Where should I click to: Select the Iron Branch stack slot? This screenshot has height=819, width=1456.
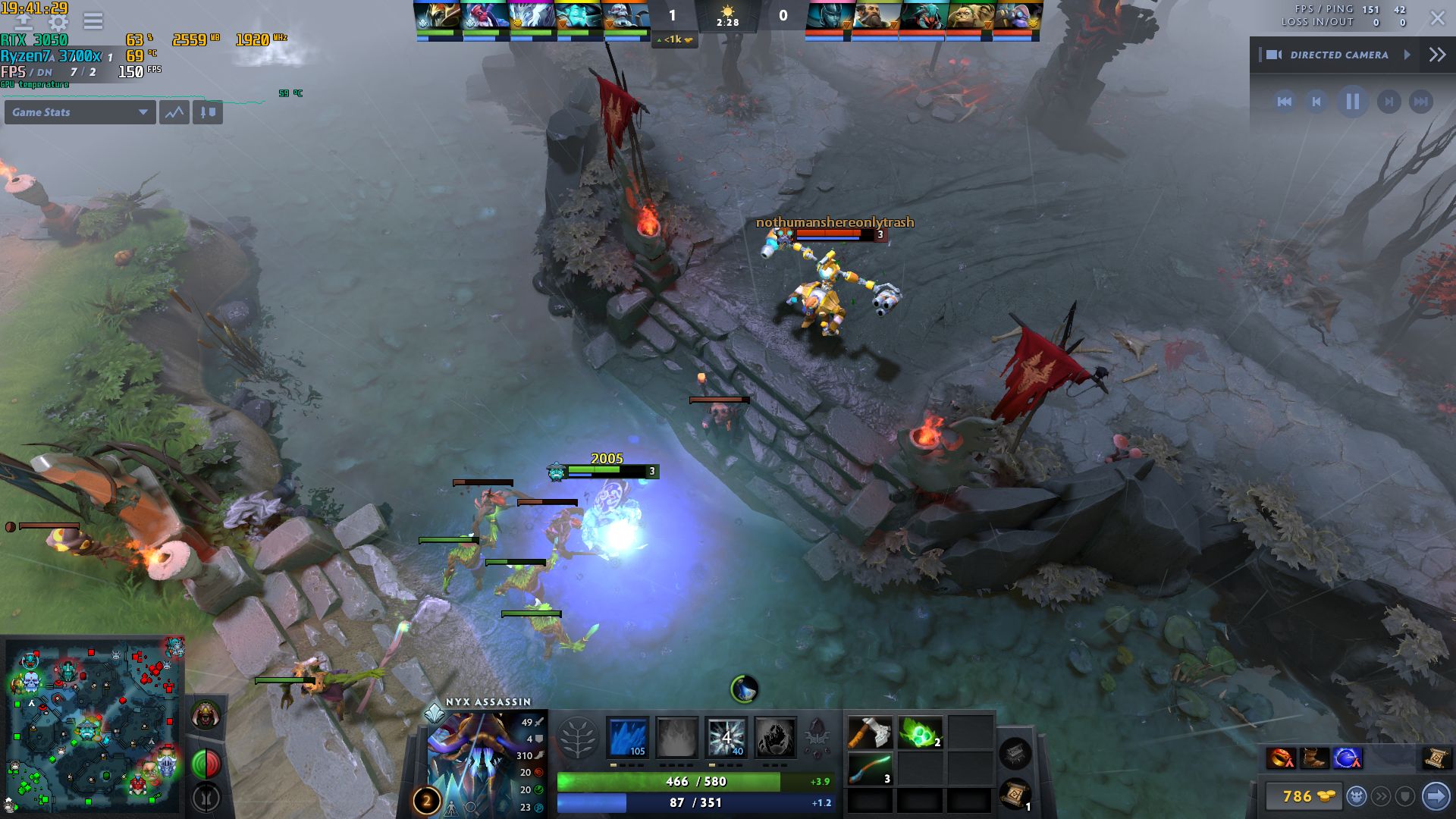coord(869,769)
